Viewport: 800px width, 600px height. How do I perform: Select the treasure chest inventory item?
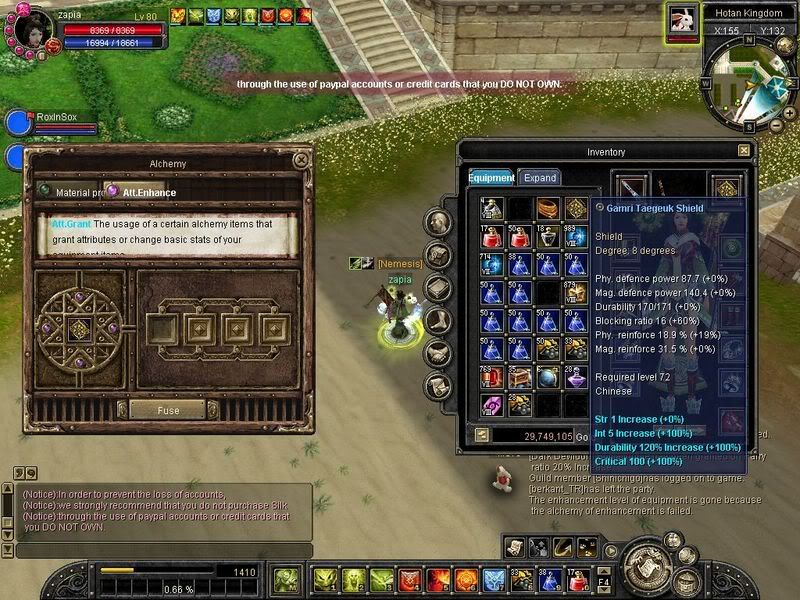pos(520,377)
